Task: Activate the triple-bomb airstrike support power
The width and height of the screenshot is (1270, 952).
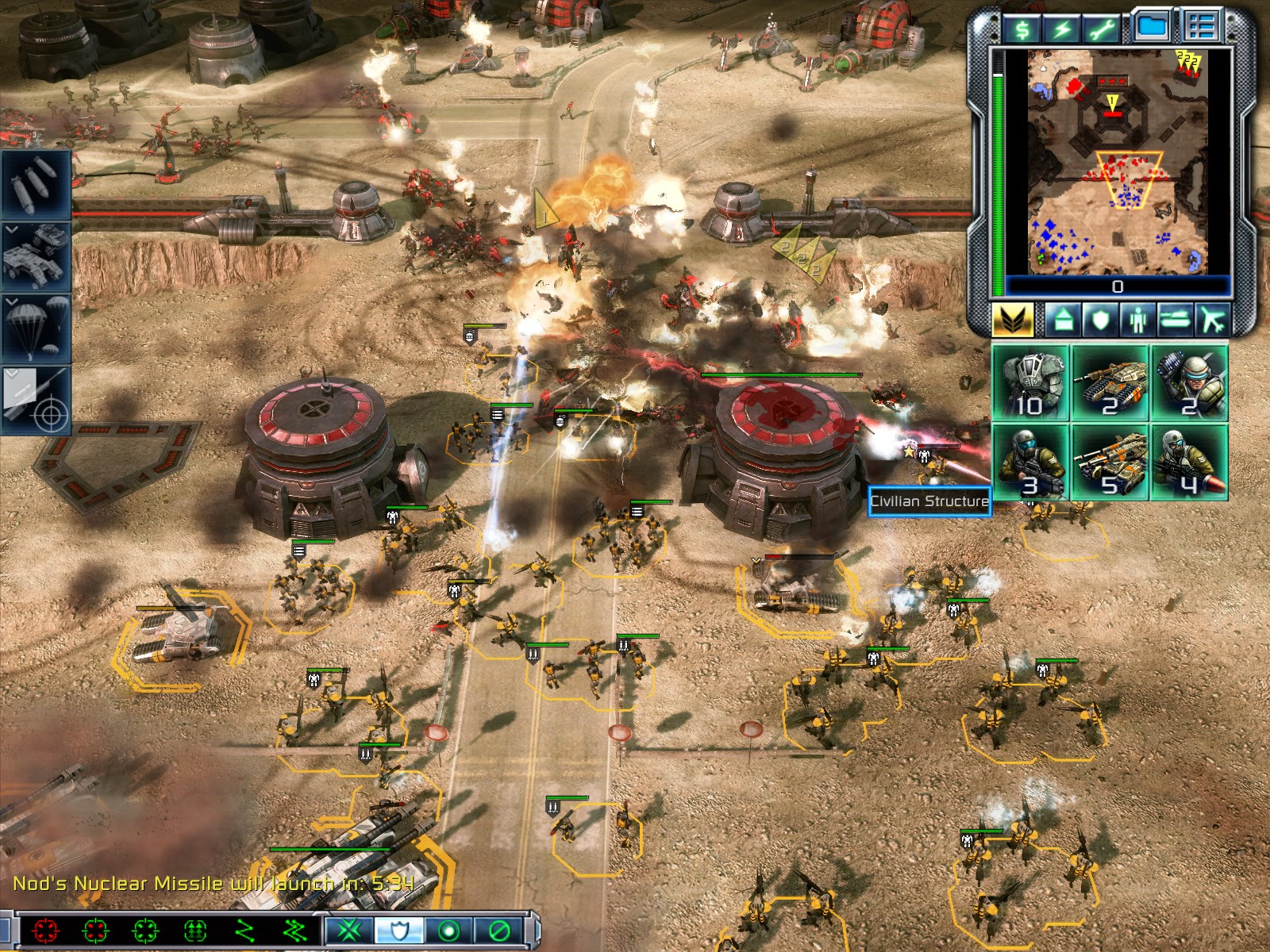Action: [x=35, y=184]
